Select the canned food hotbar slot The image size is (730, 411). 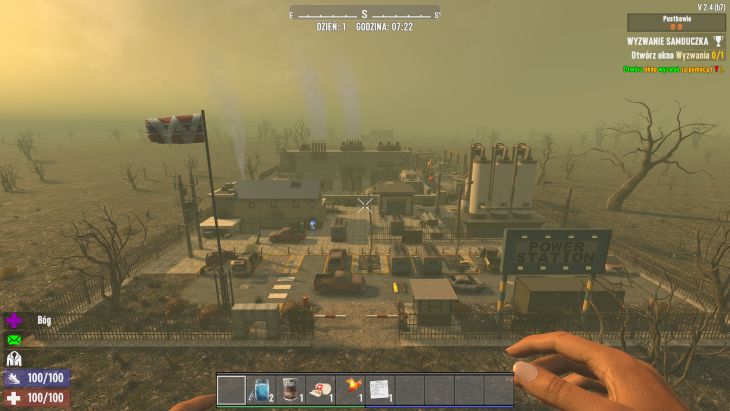click(290, 389)
